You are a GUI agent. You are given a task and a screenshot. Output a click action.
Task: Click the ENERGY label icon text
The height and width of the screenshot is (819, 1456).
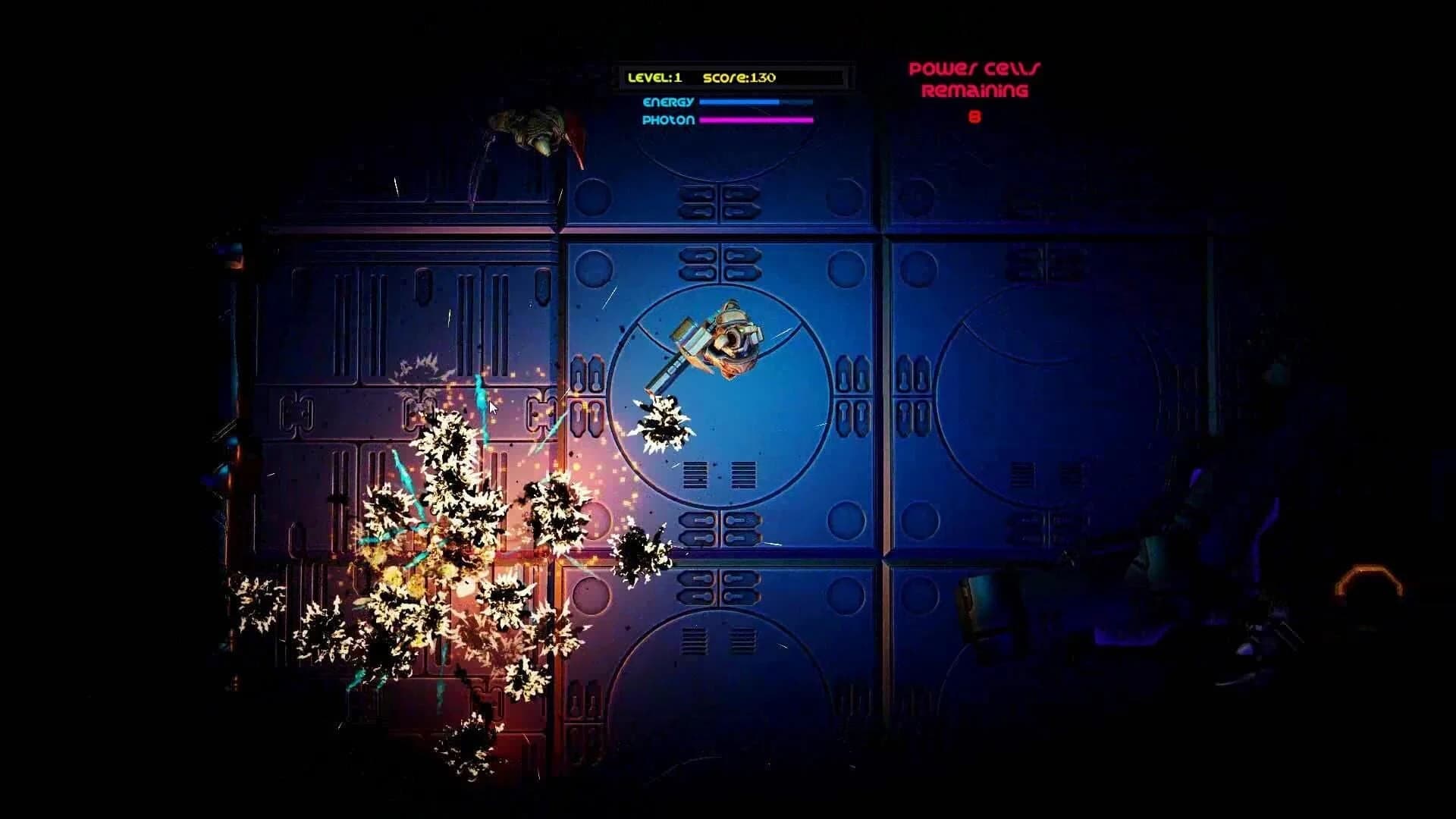pos(670,100)
